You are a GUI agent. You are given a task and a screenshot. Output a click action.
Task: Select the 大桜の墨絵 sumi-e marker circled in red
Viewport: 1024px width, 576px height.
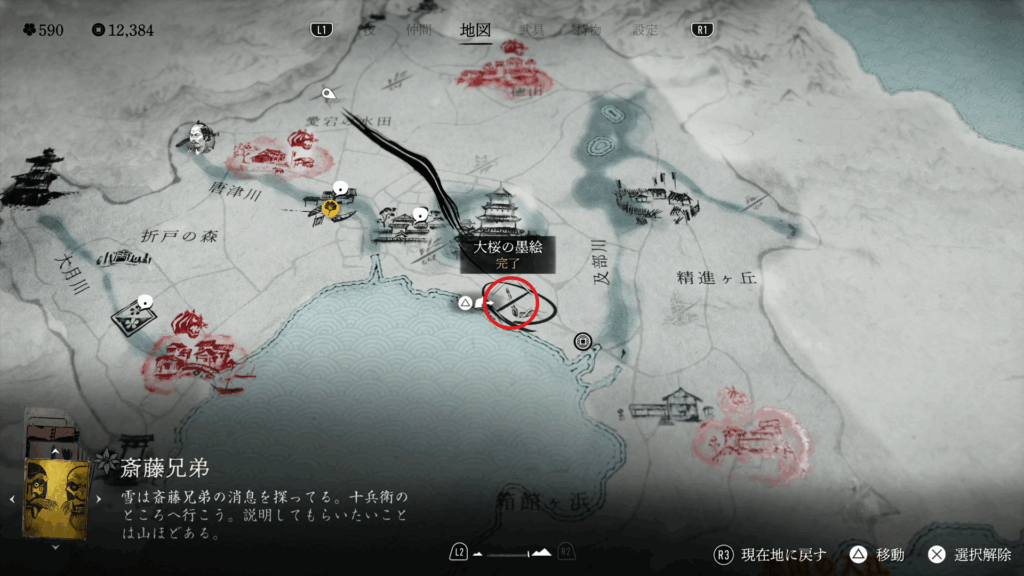(511, 303)
